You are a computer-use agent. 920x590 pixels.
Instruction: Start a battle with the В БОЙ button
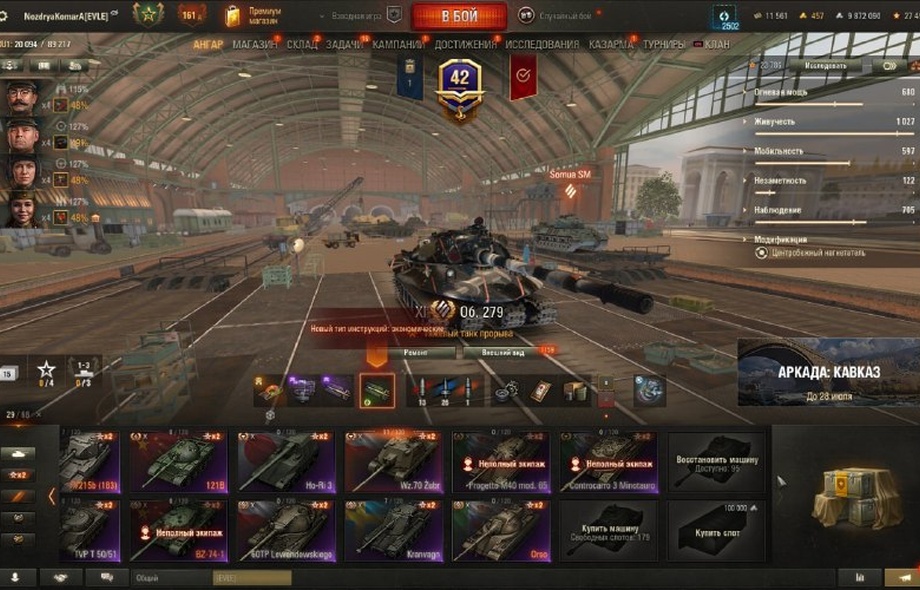pos(459,16)
